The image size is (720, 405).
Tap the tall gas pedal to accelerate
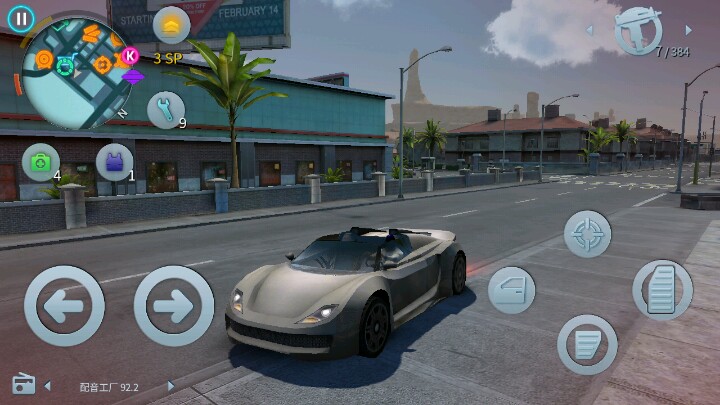click(662, 290)
